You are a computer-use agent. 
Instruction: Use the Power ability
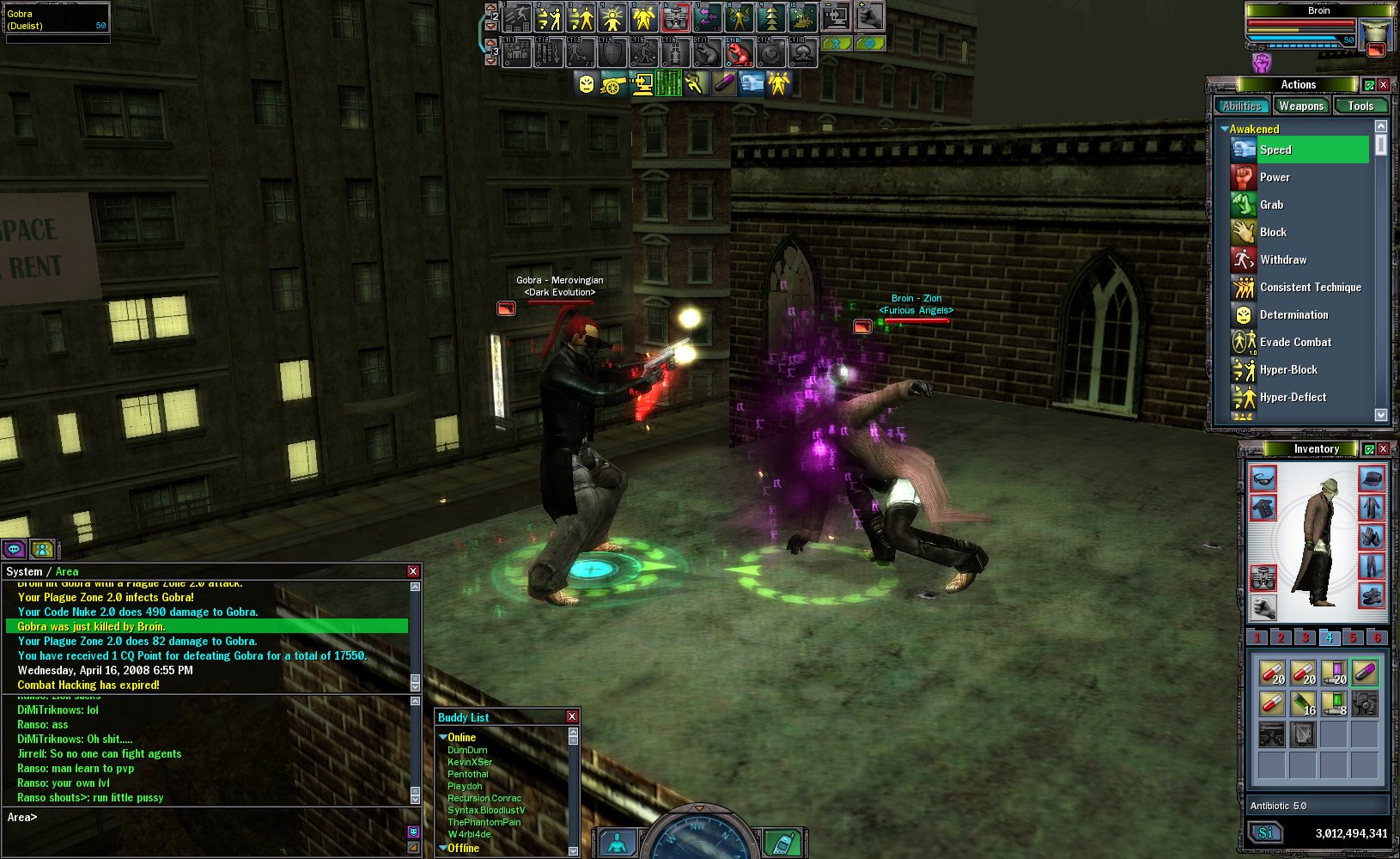tap(1275, 177)
